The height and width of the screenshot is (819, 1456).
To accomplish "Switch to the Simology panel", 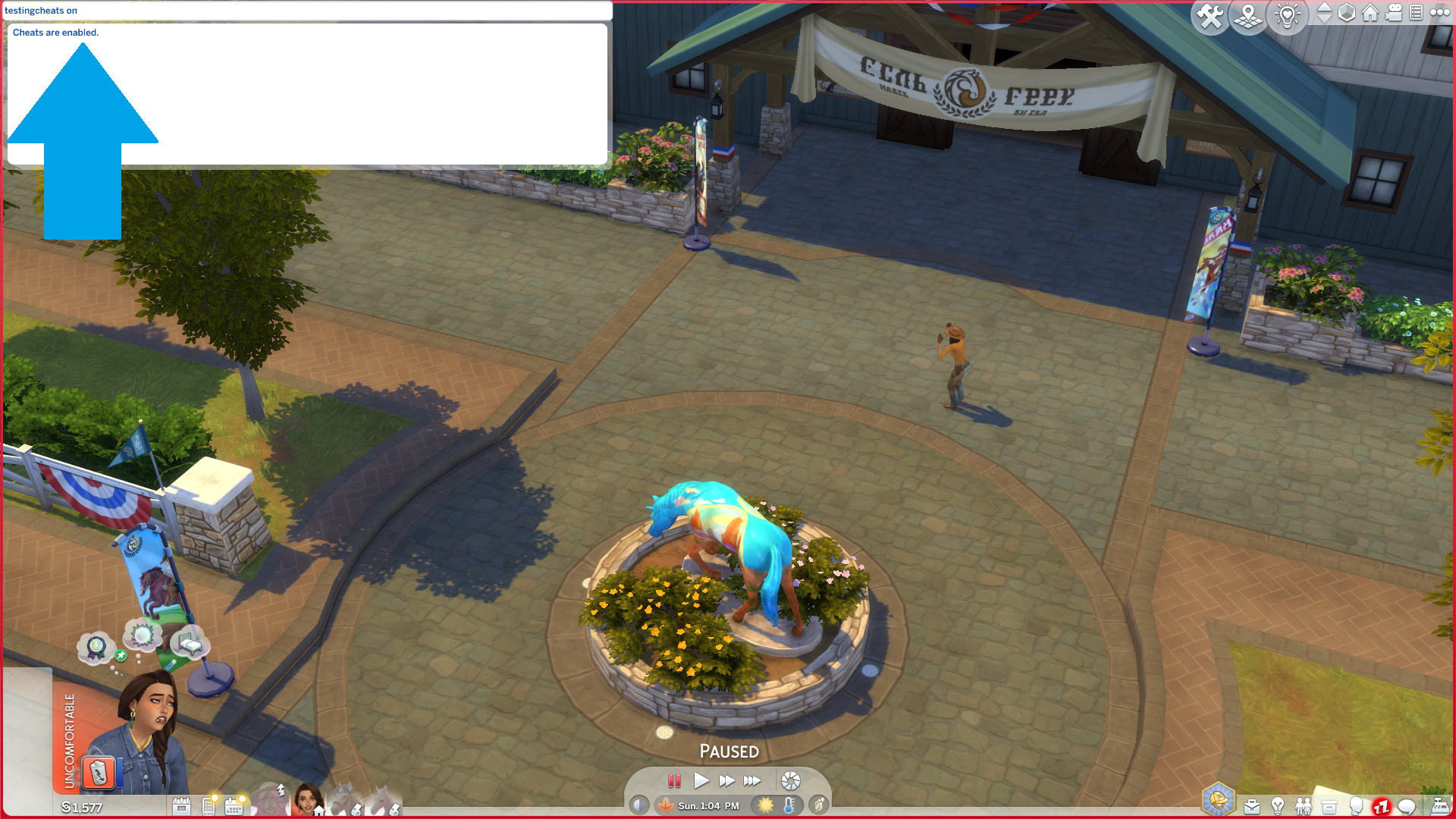I will pyautogui.click(x=1355, y=805).
